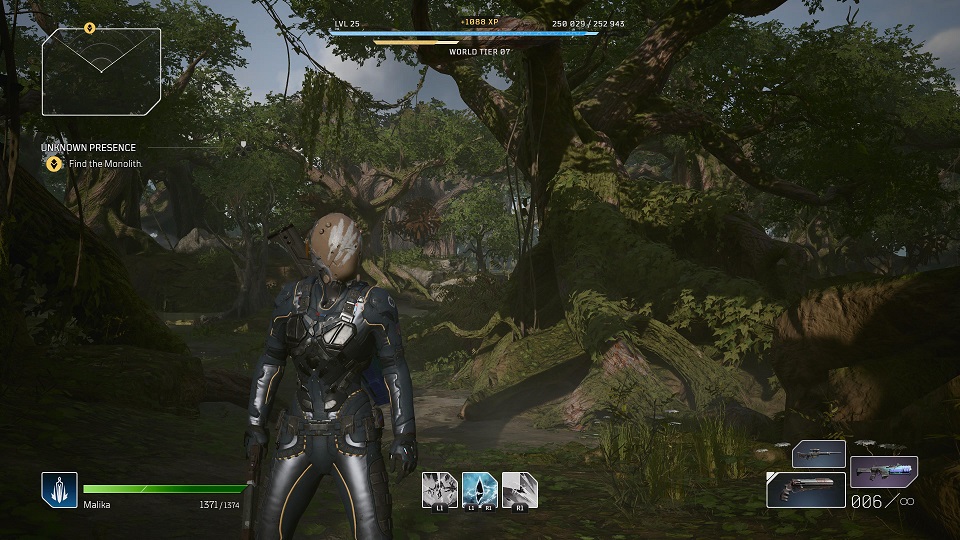
Task: Activate the third grey slash skill icon
Action: coord(520,489)
